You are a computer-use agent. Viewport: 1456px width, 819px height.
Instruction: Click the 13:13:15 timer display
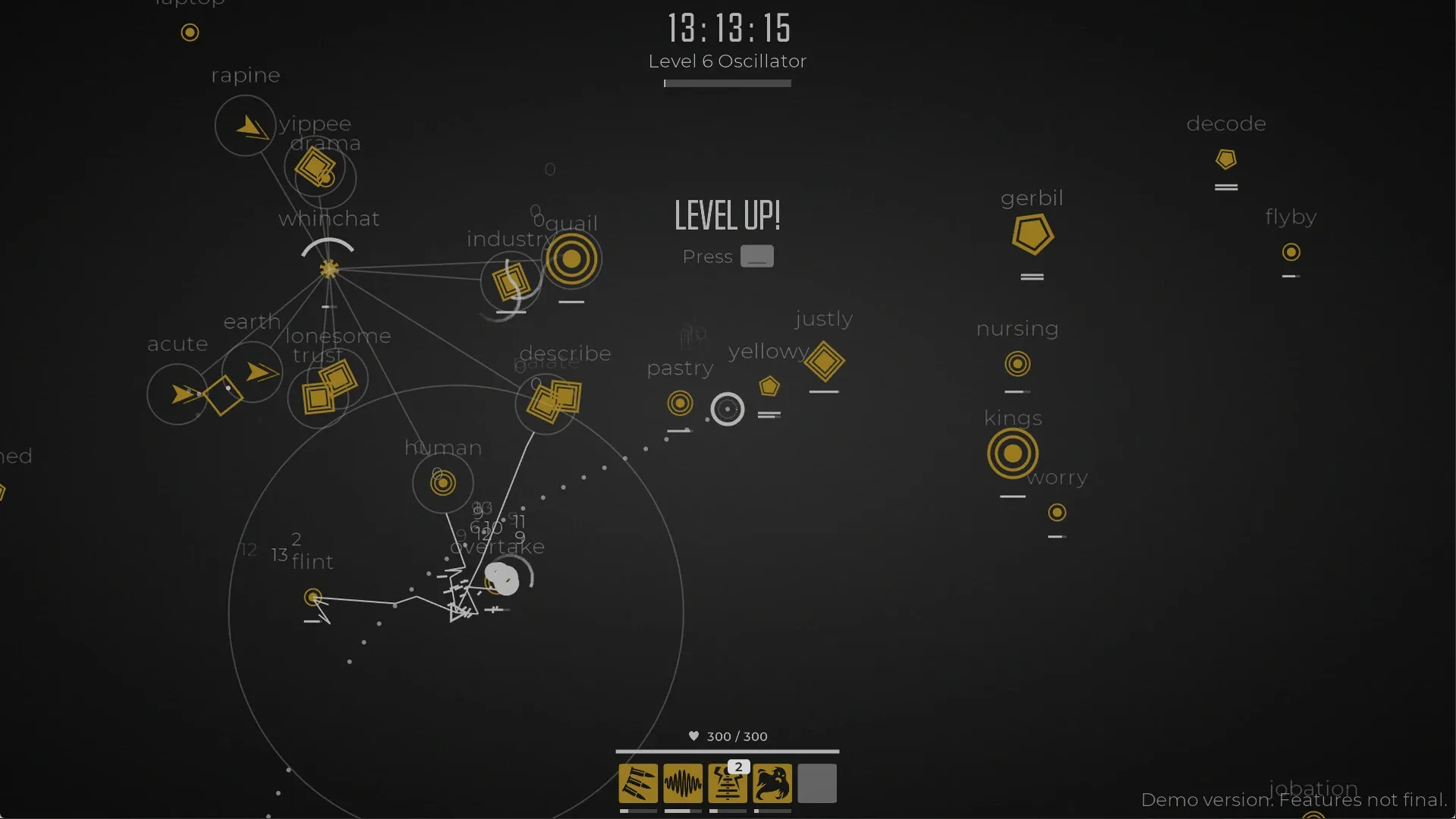(727, 29)
